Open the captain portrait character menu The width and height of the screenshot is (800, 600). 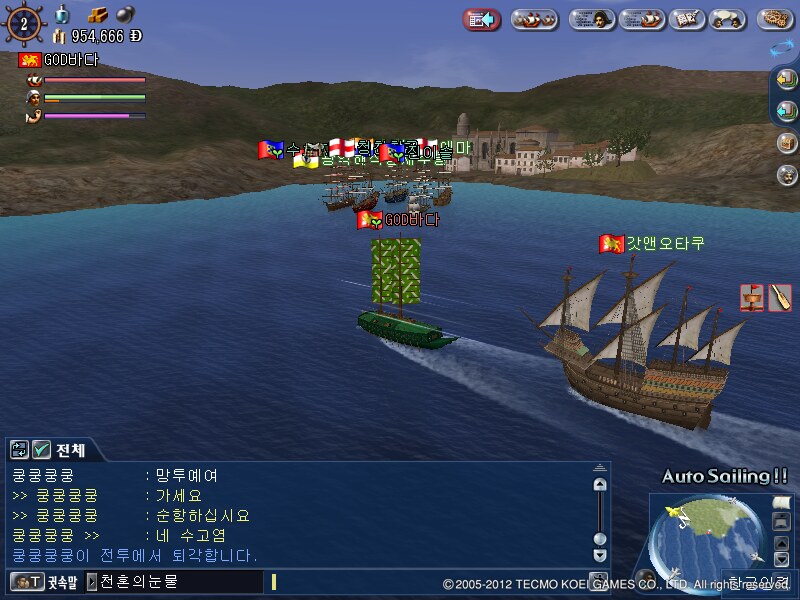click(x=592, y=19)
